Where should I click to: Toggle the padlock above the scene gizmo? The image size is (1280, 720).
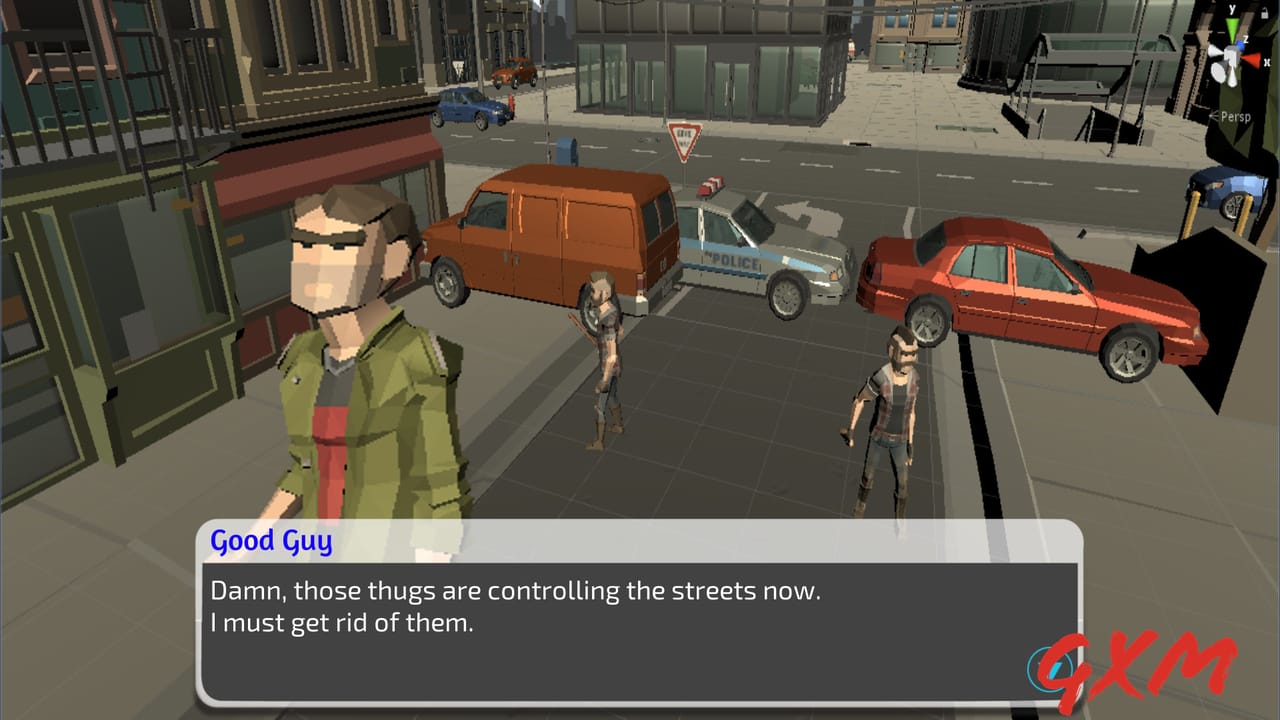click(x=1264, y=13)
